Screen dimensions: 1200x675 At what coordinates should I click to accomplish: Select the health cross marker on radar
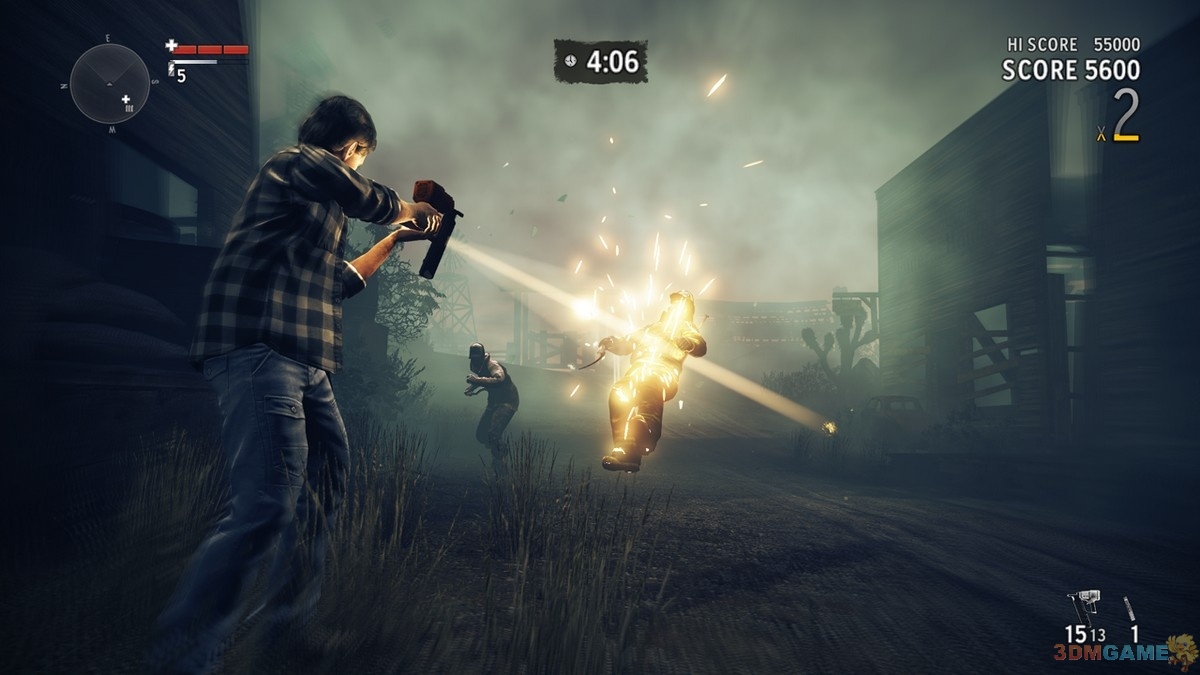tap(126, 99)
